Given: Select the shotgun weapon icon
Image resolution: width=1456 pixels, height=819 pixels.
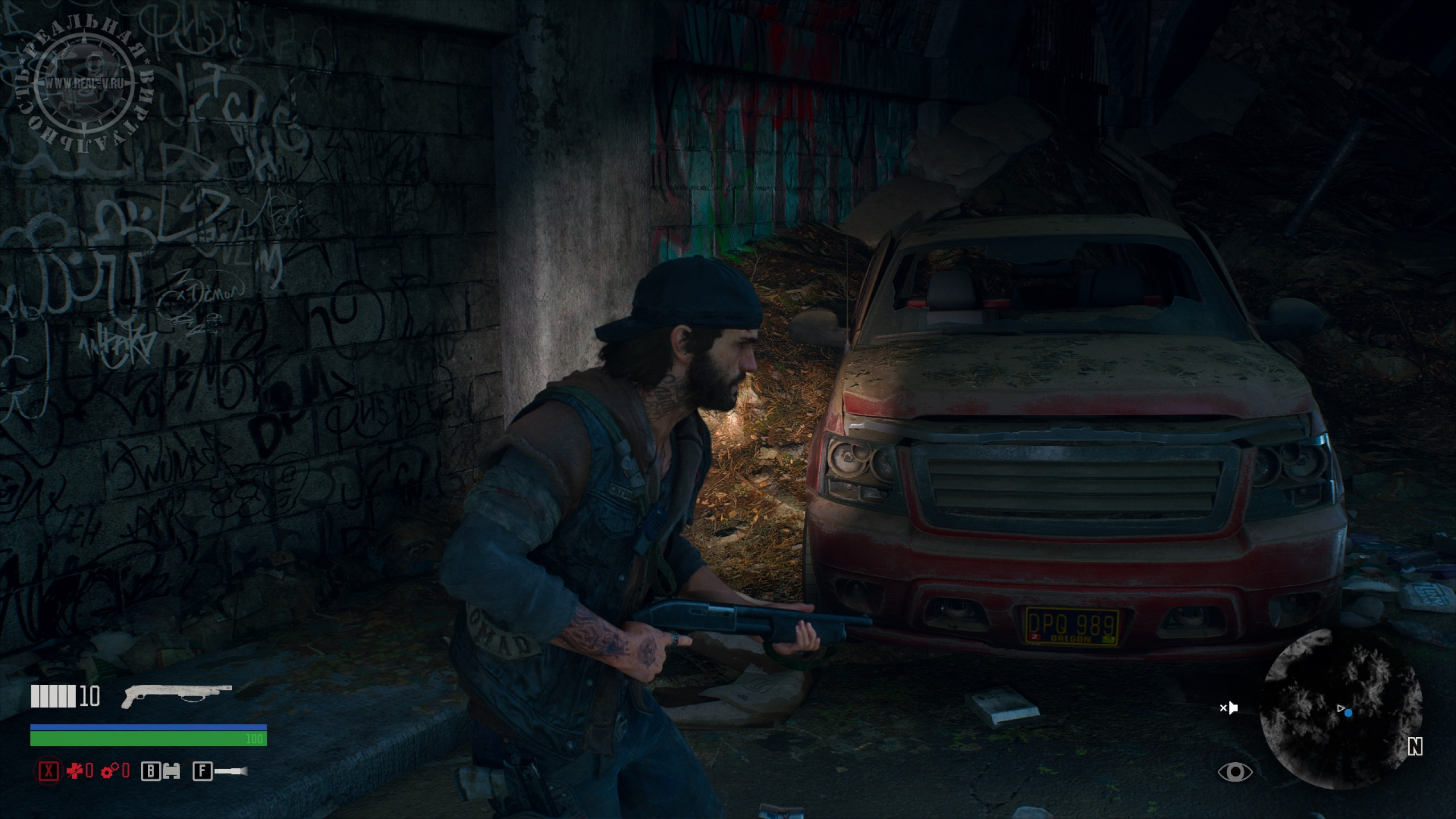Looking at the screenshot, I should point(177,696).
